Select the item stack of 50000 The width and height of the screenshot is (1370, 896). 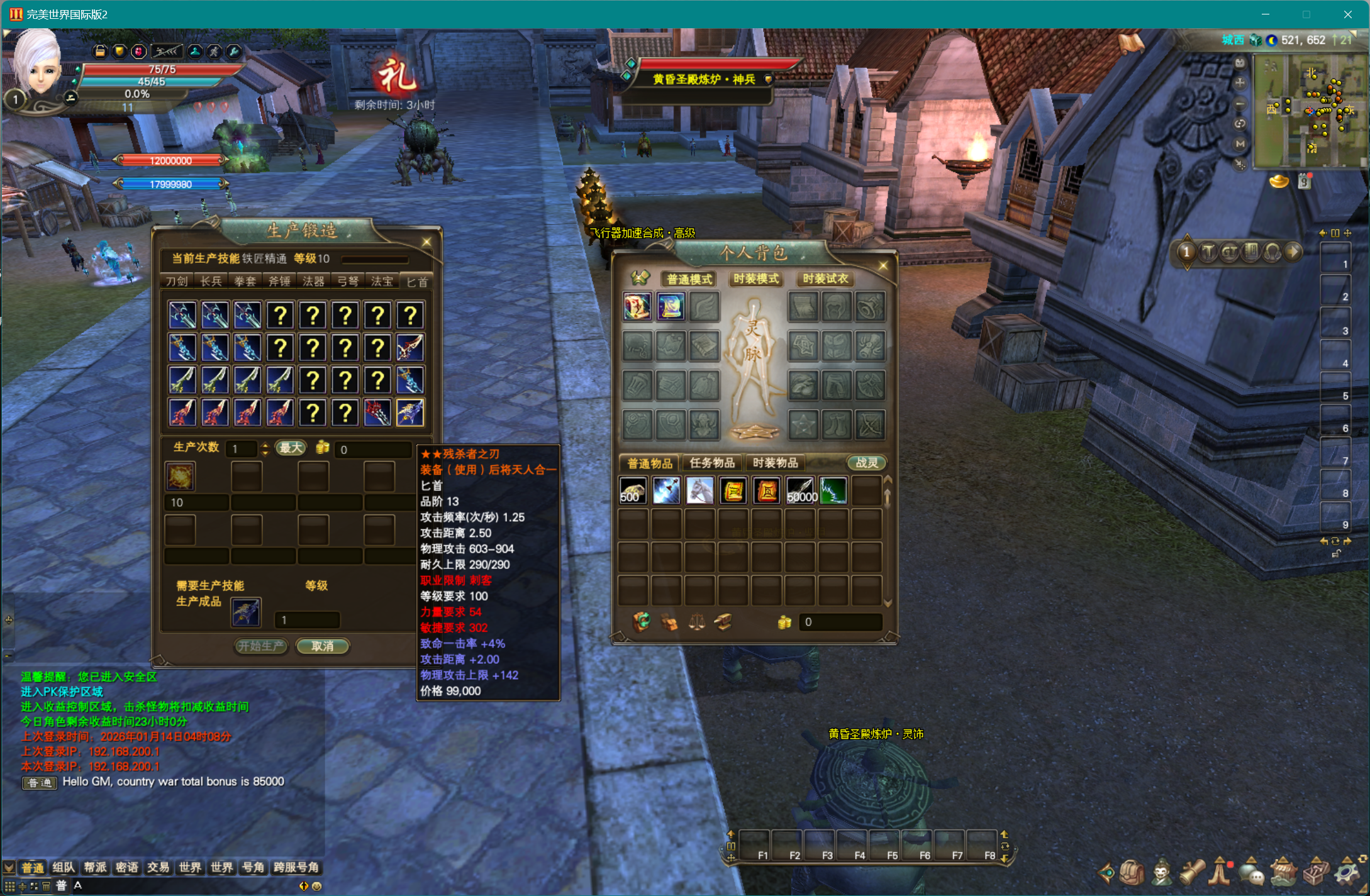click(801, 490)
